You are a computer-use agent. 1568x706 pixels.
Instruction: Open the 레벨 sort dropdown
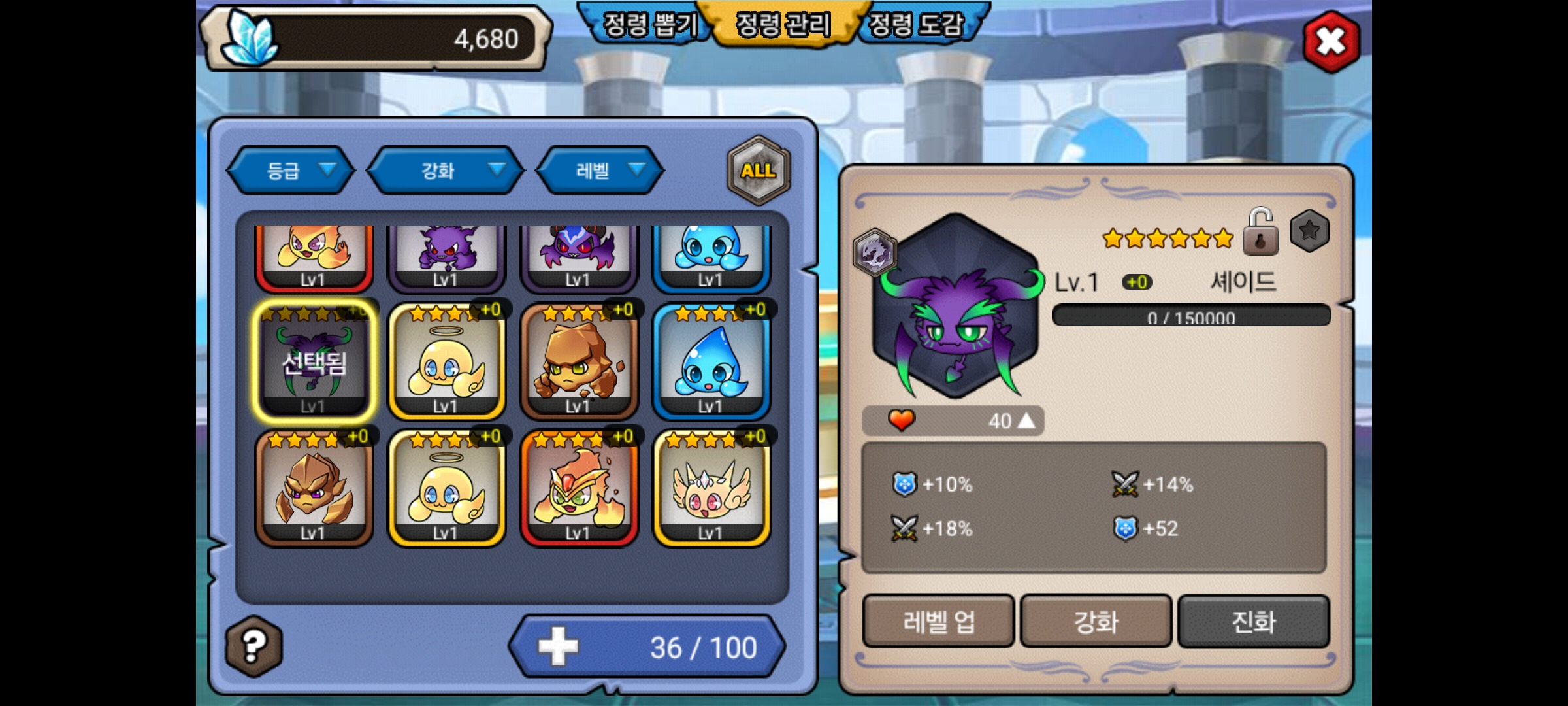click(x=600, y=171)
